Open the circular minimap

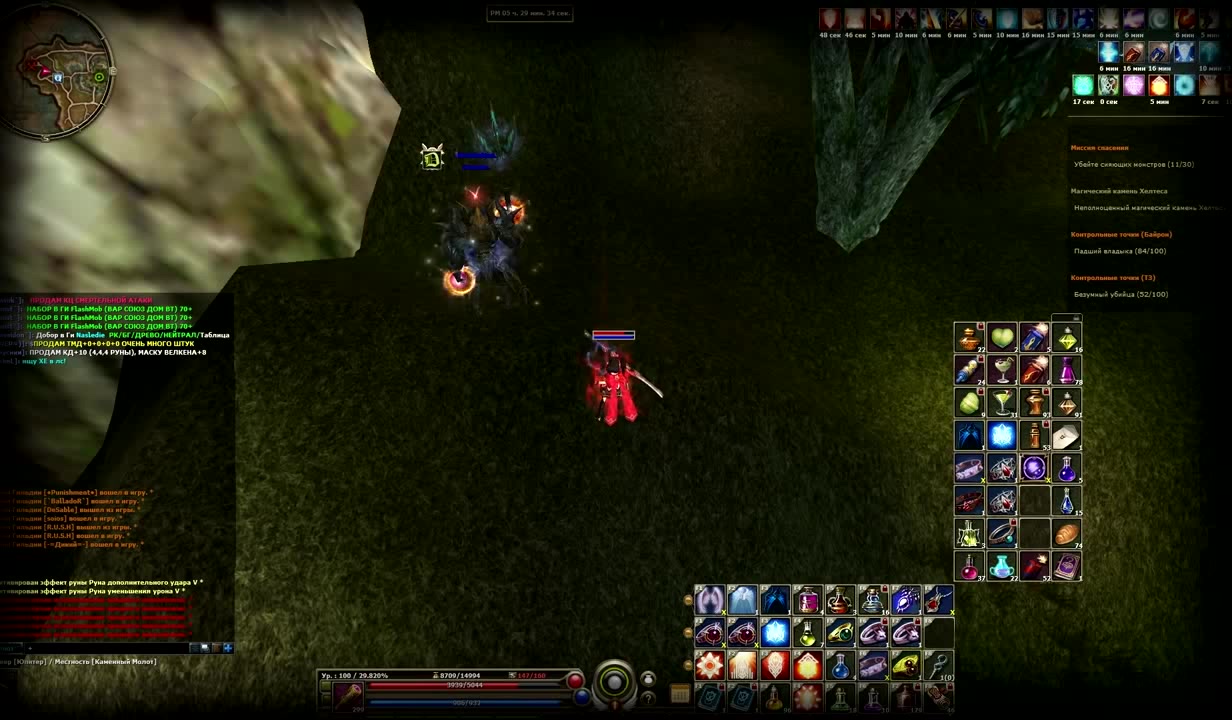[x=57, y=70]
